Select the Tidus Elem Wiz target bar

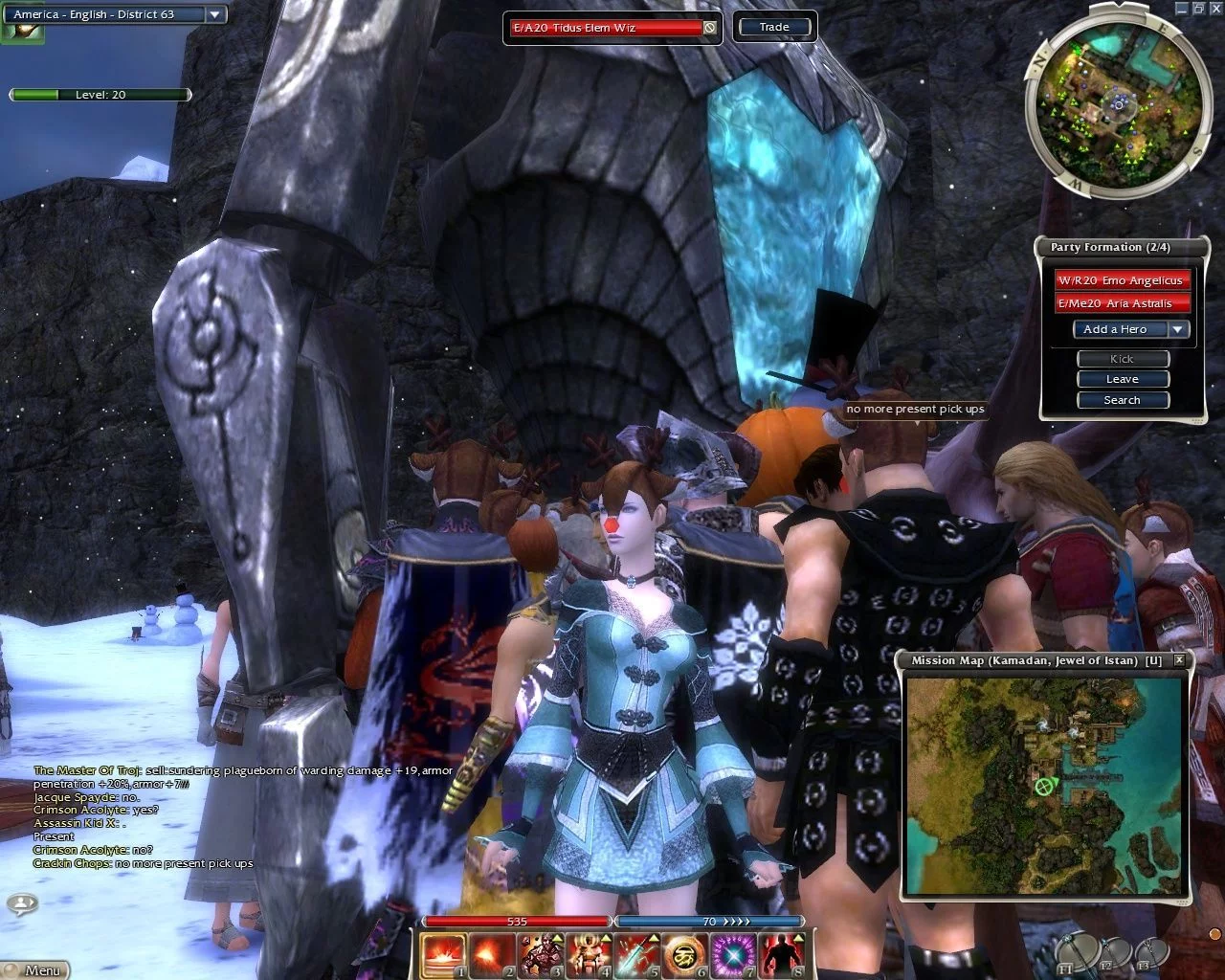[606, 28]
